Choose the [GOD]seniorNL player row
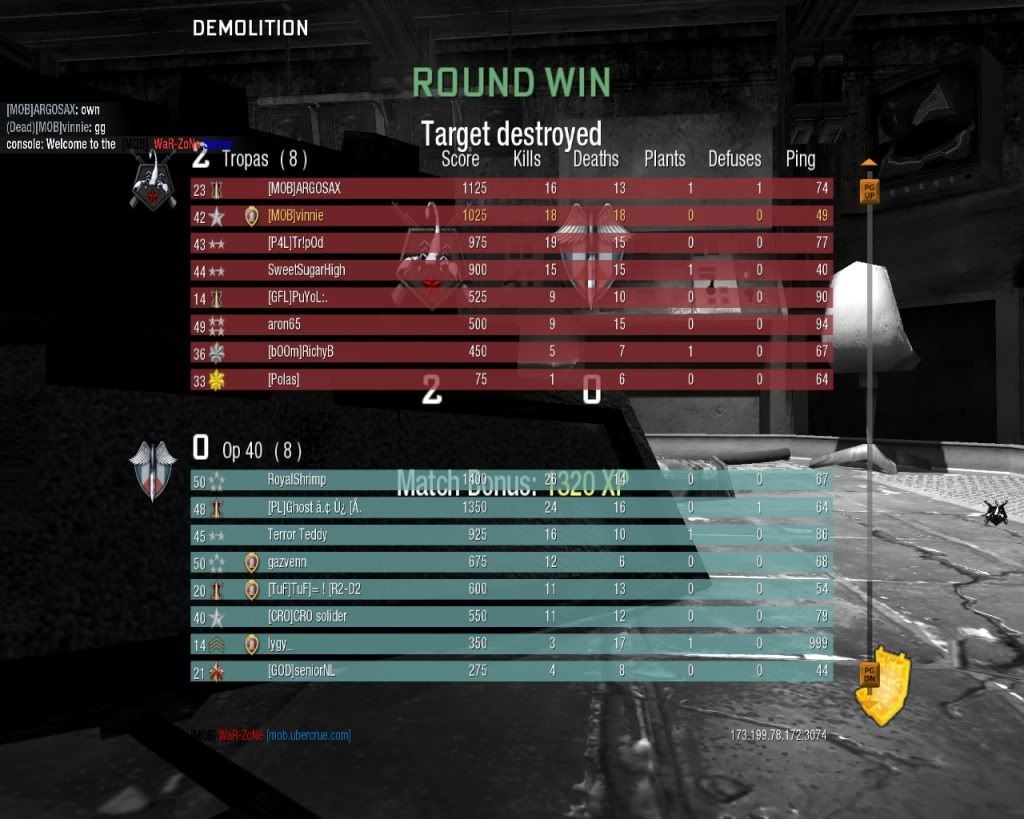 point(510,672)
